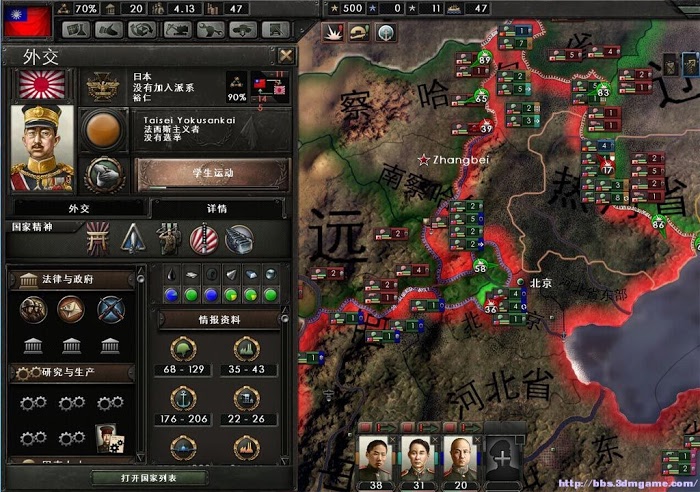This screenshot has height=492, width=700.
Task: Expand the 研究与生产 section header
Action: [72, 373]
